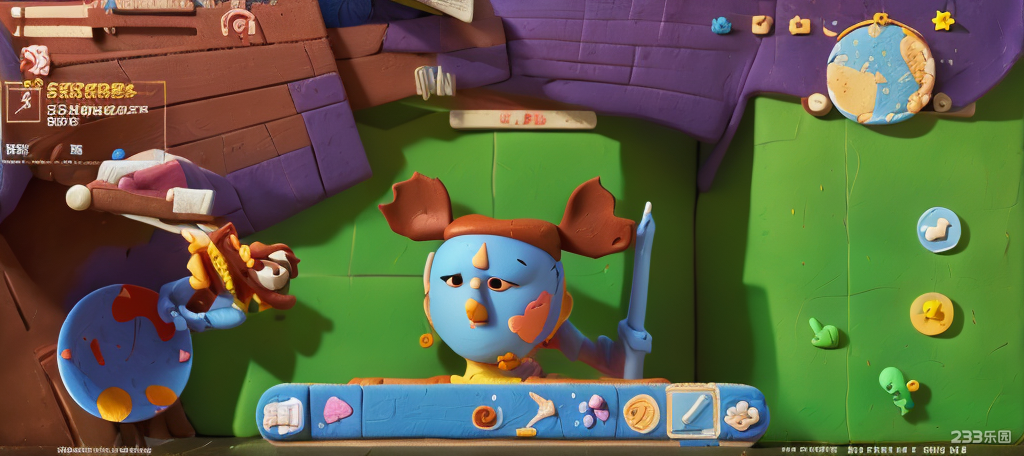Choose the purple pebbles item
Screen dimensions: 1024x456
595,410
